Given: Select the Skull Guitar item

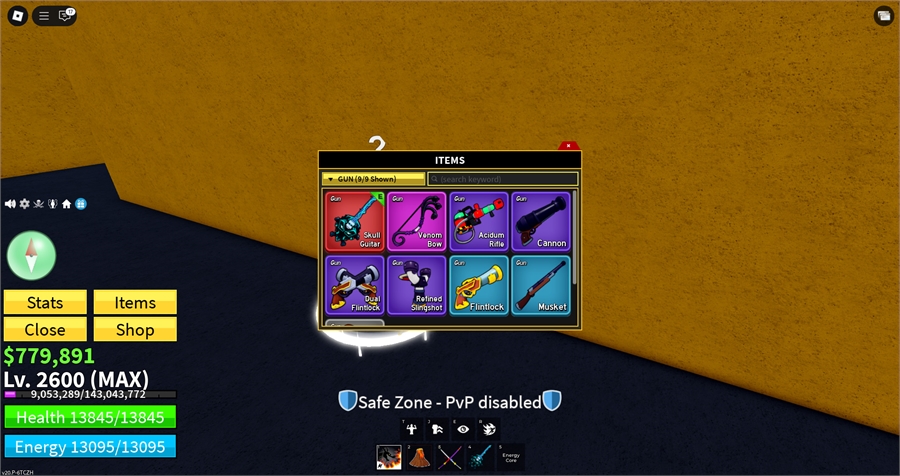Looking at the screenshot, I should coord(355,221).
